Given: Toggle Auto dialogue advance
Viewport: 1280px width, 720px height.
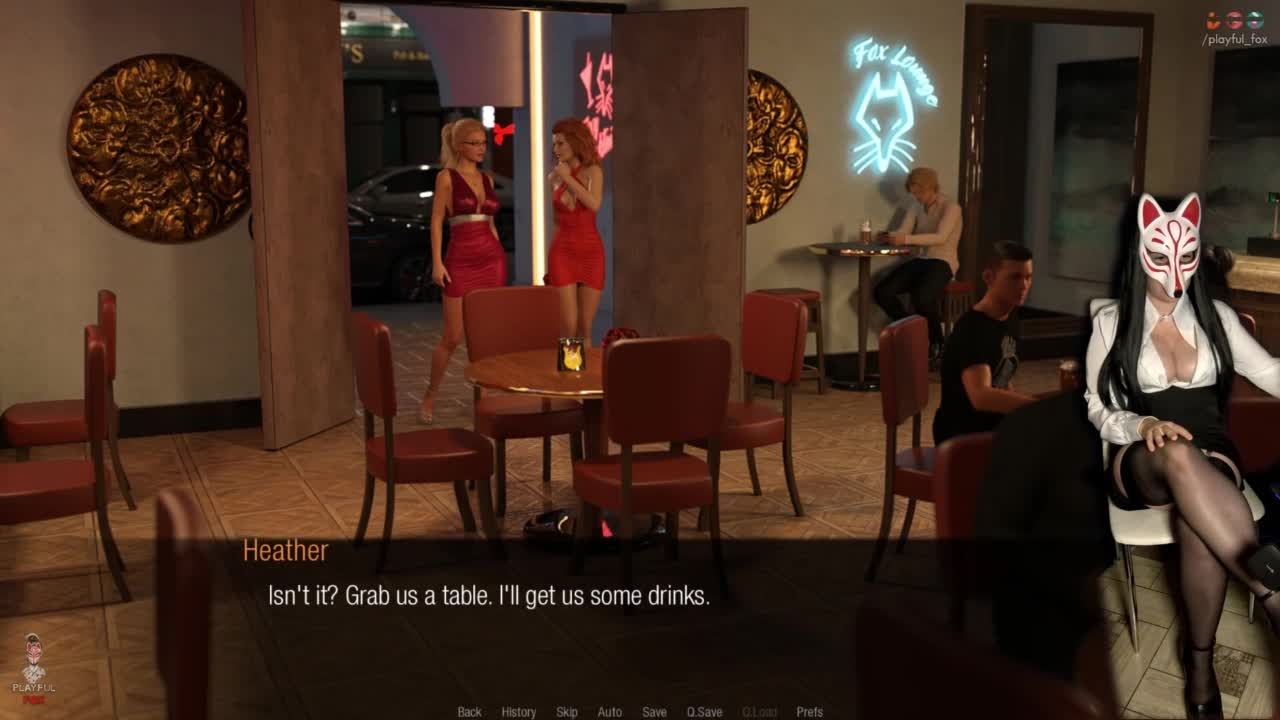Looking at the screenshot, I should 609,712.
